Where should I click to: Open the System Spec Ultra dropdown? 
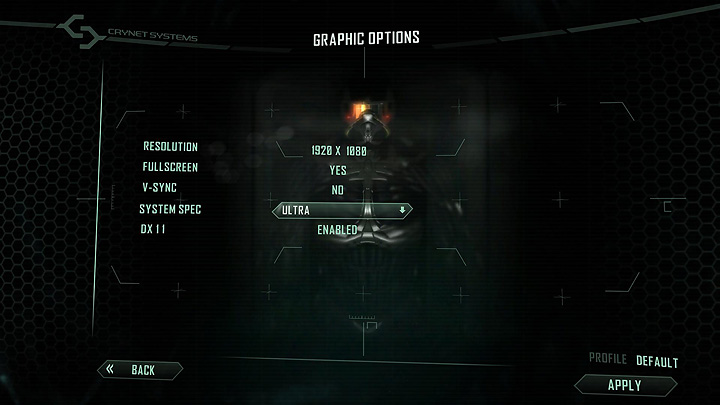click(342, 210)
